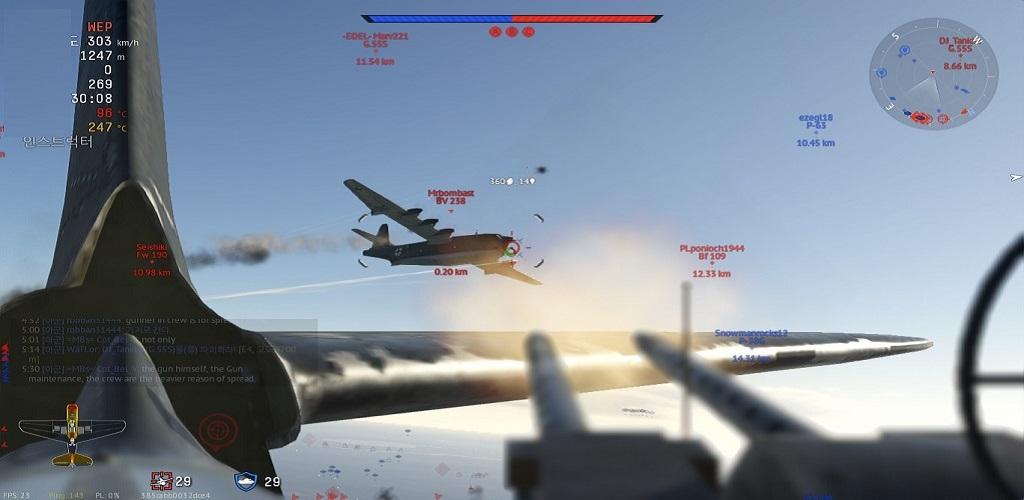
Task: Select the ezegl18 P-63 ally marker
Action: click(x=815, y=130)
